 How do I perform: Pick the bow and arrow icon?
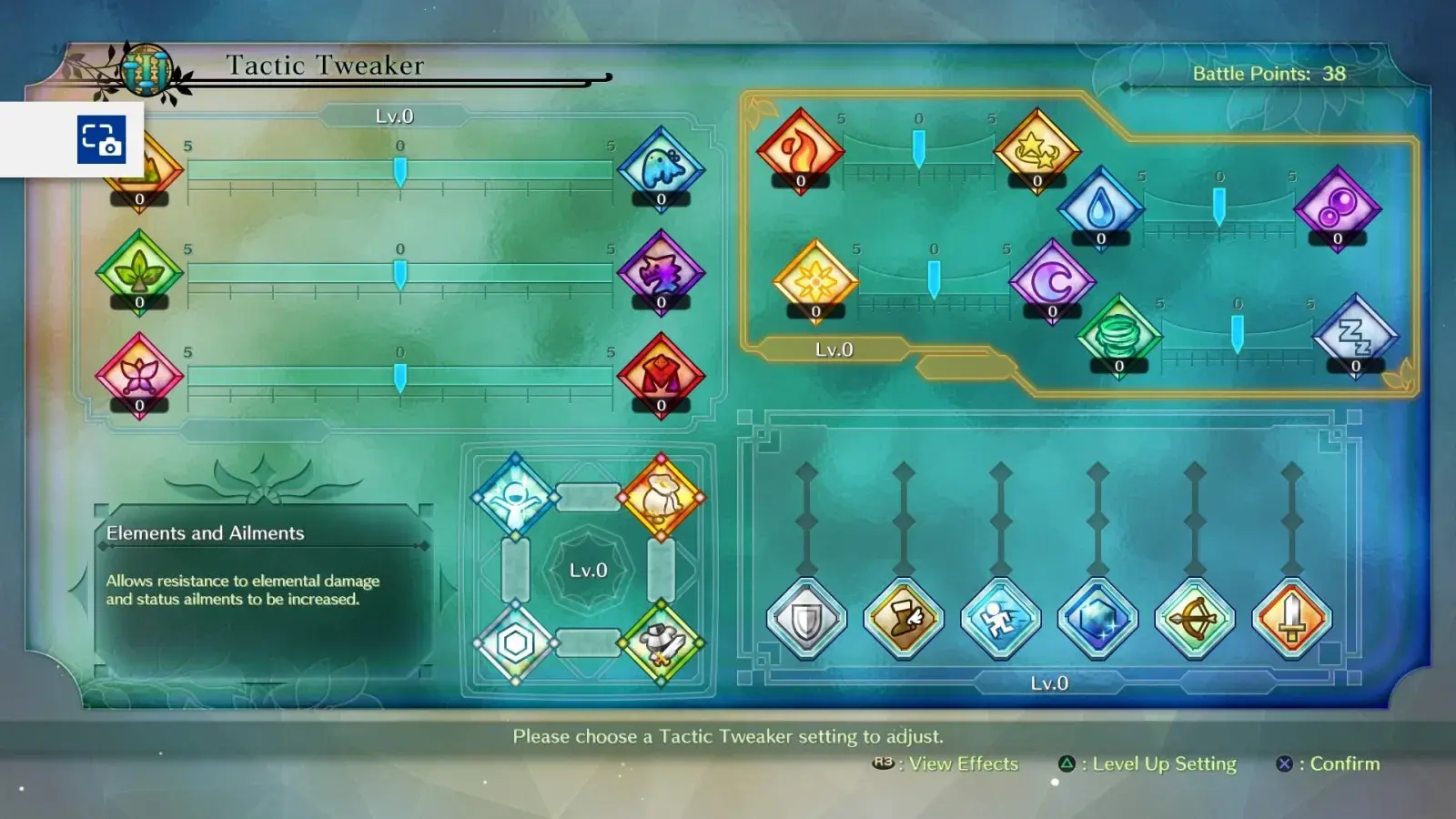point(1195,620)
